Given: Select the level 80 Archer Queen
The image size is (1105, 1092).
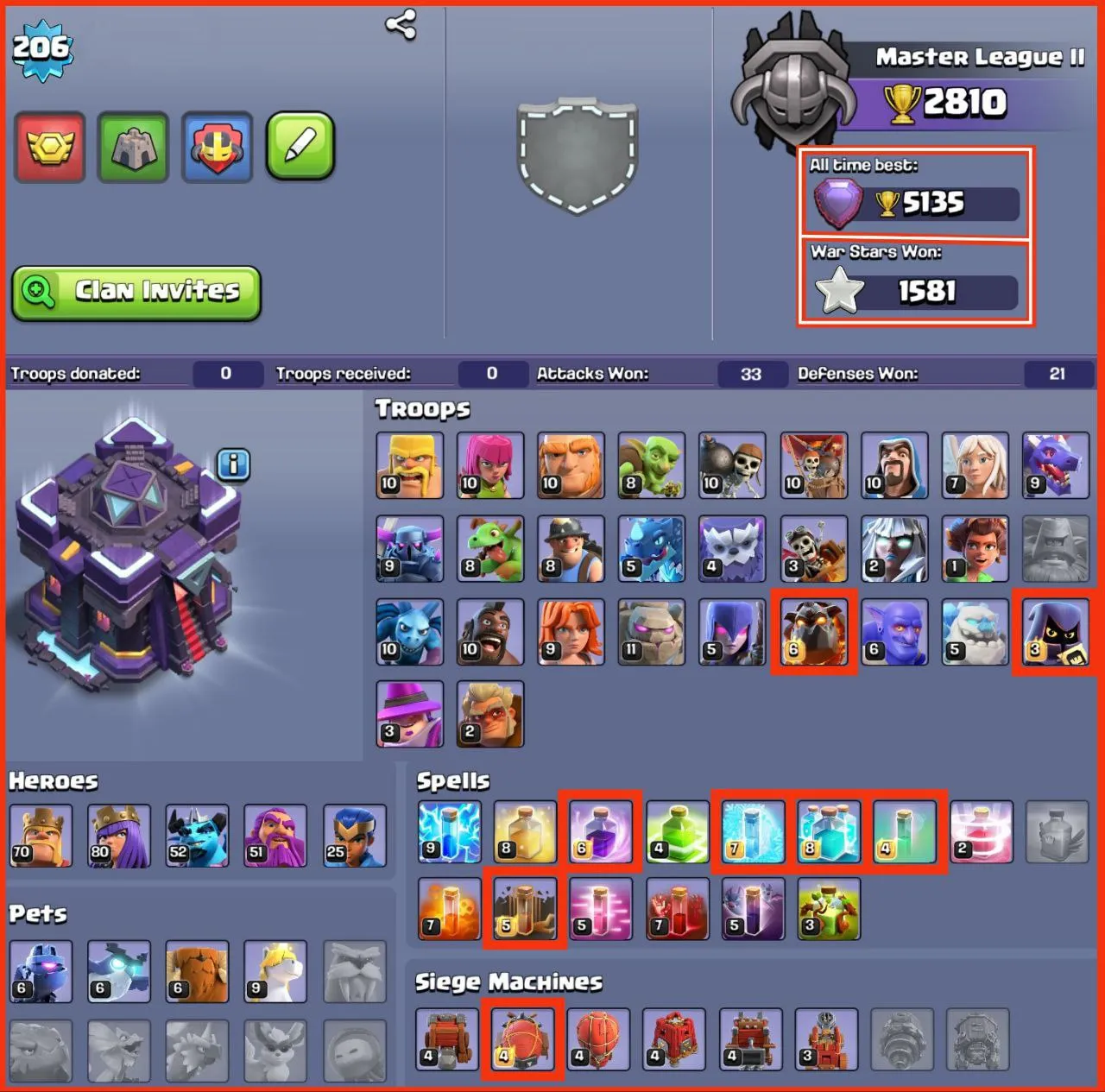Looking at the screenshot, I should tap(120, 834).
